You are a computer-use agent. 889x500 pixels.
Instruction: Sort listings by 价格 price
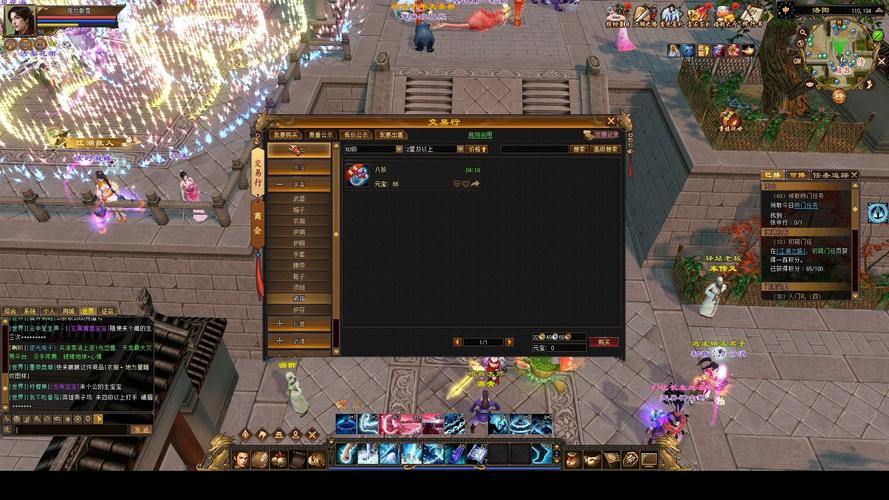(477, 149)
